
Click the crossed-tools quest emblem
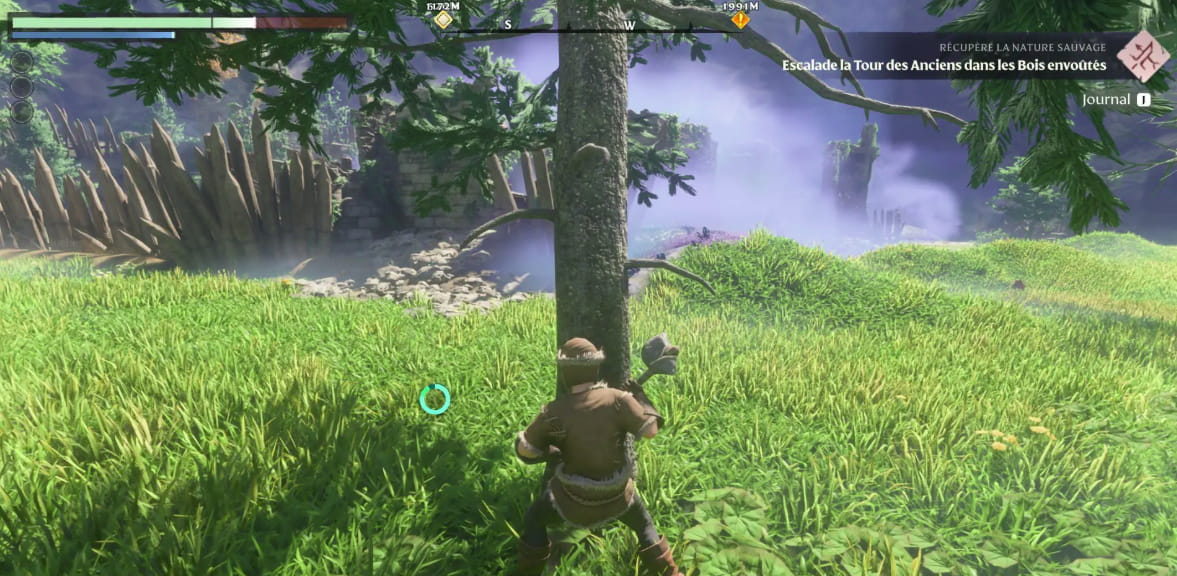(x=1143, y=56)
